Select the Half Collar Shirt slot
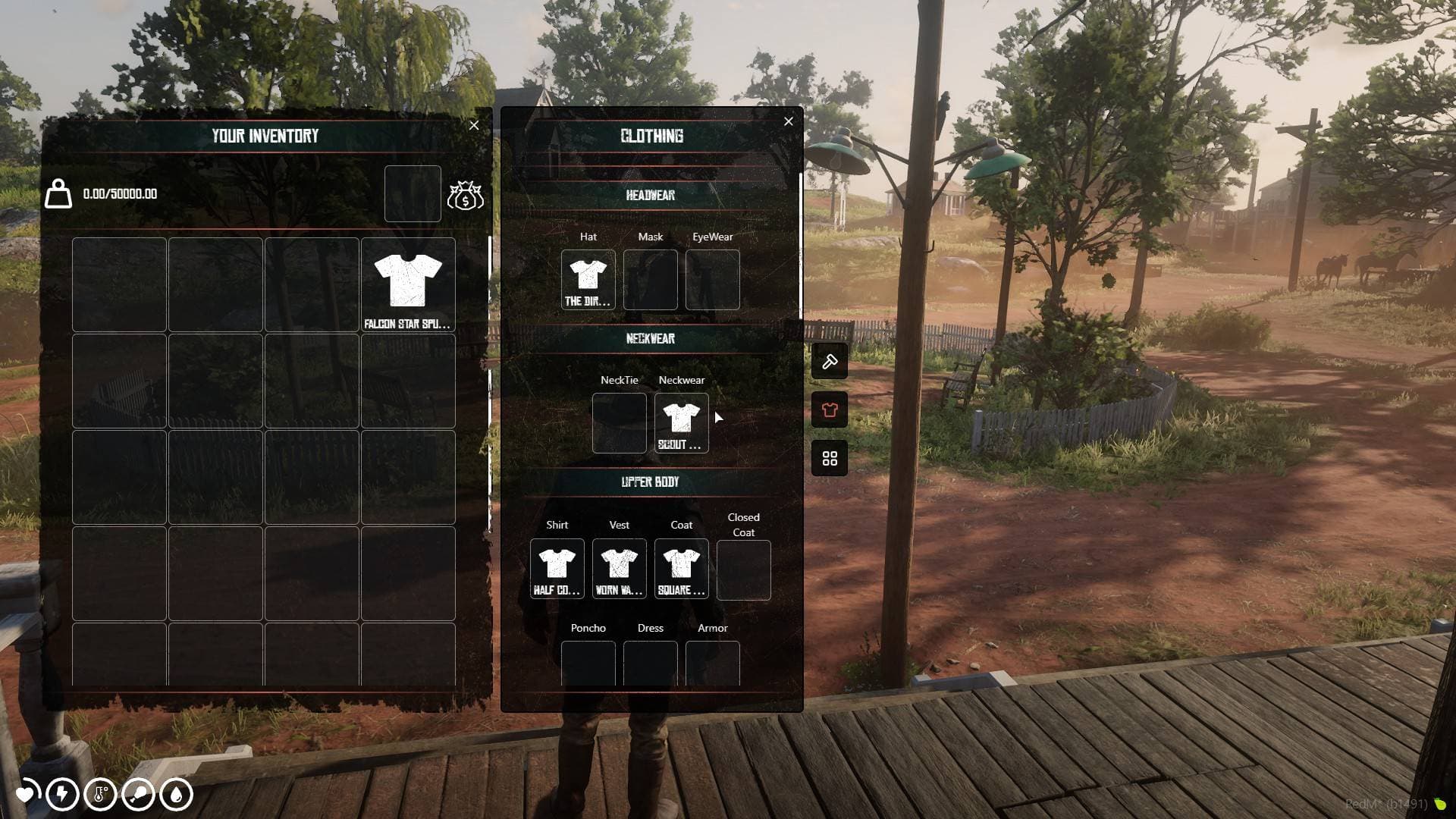This screenshot has height=819, width=1456. pyautogui.click(x=557, y=569)
